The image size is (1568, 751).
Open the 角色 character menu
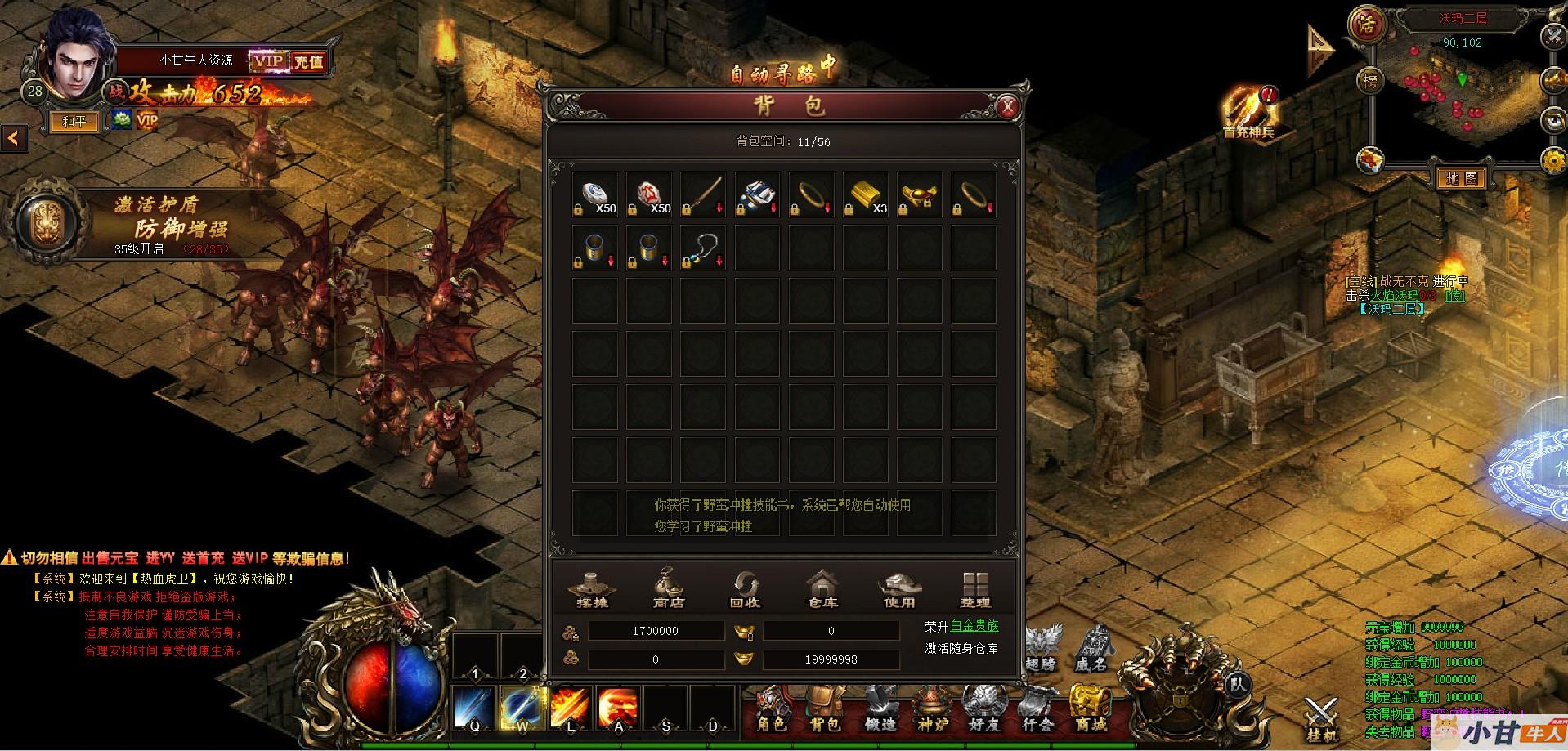click(x=771, y=708)
